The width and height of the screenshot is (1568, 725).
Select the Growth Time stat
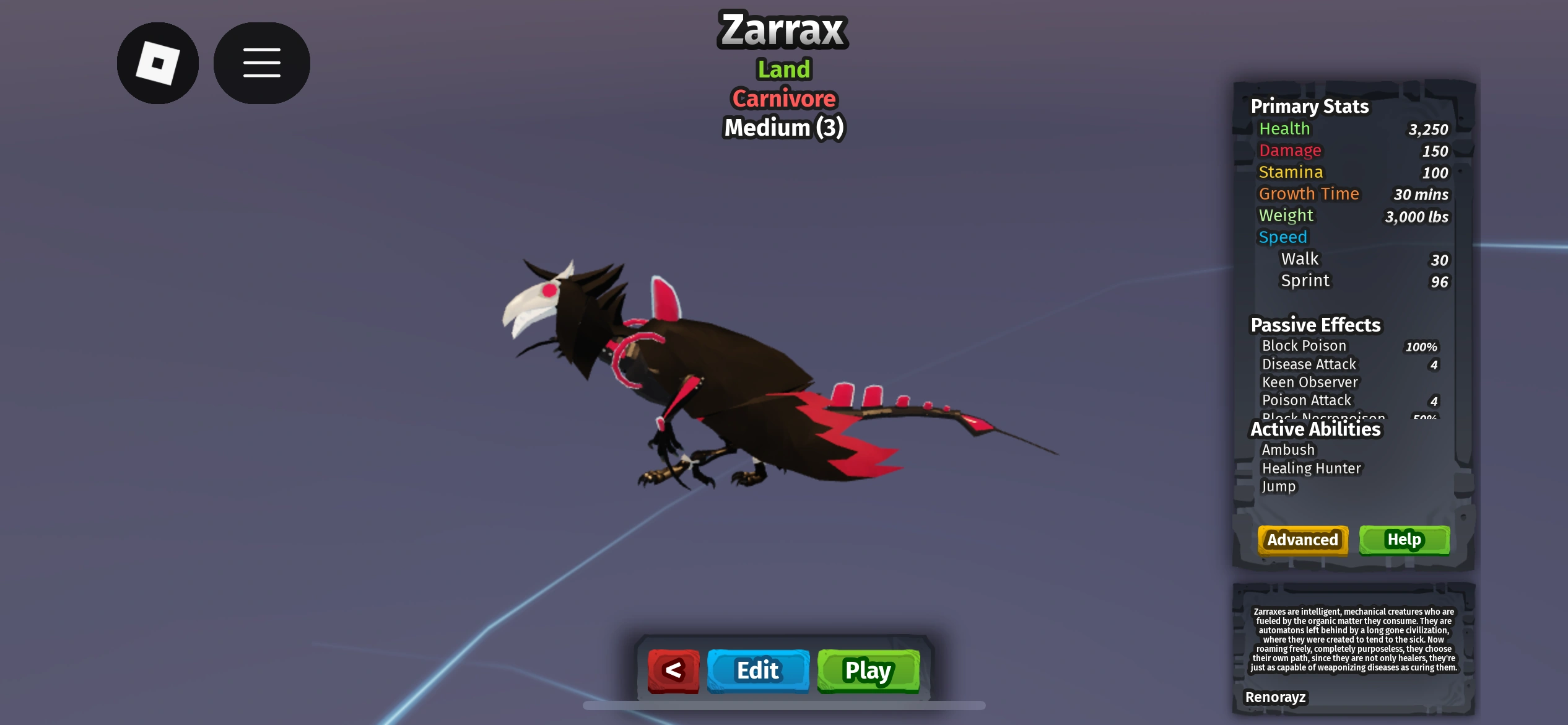click(1309, 194)
